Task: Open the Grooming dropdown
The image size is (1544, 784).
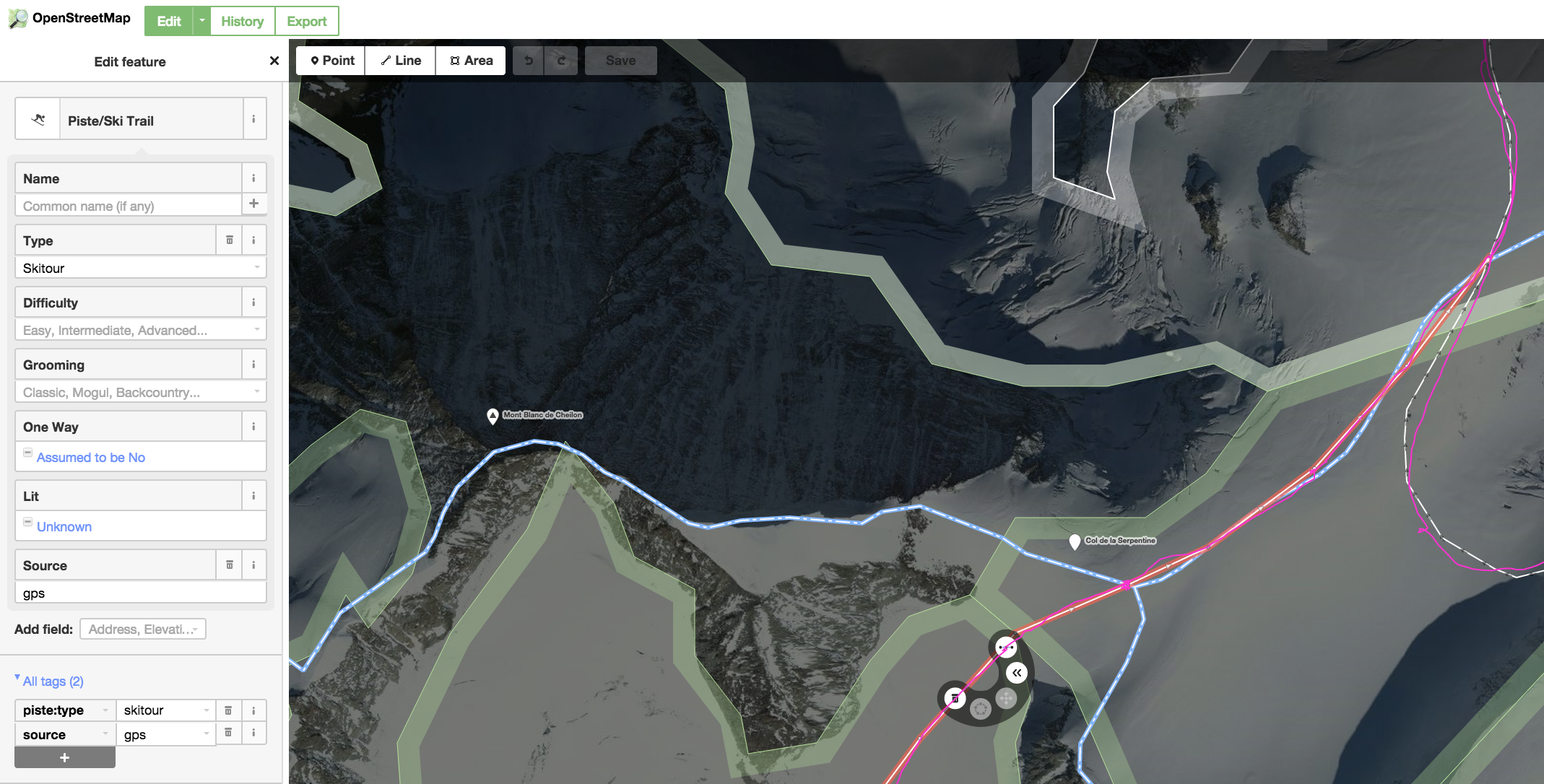Action: click(140, 392)
